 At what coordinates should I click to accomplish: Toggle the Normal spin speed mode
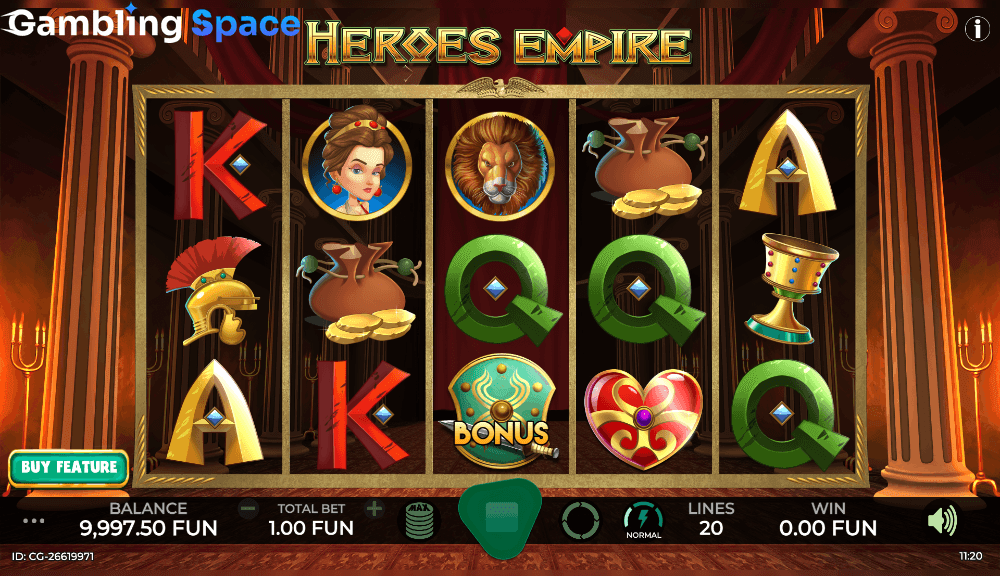click(x=643, y=520)
